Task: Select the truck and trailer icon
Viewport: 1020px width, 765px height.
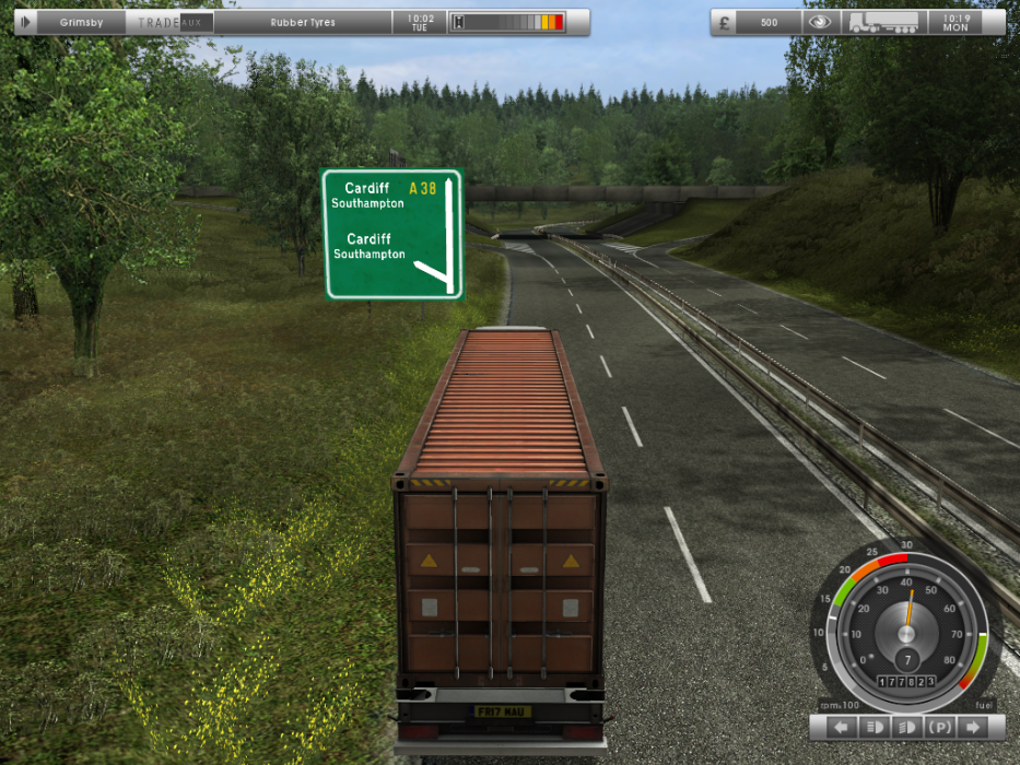Action: (883, 22)
